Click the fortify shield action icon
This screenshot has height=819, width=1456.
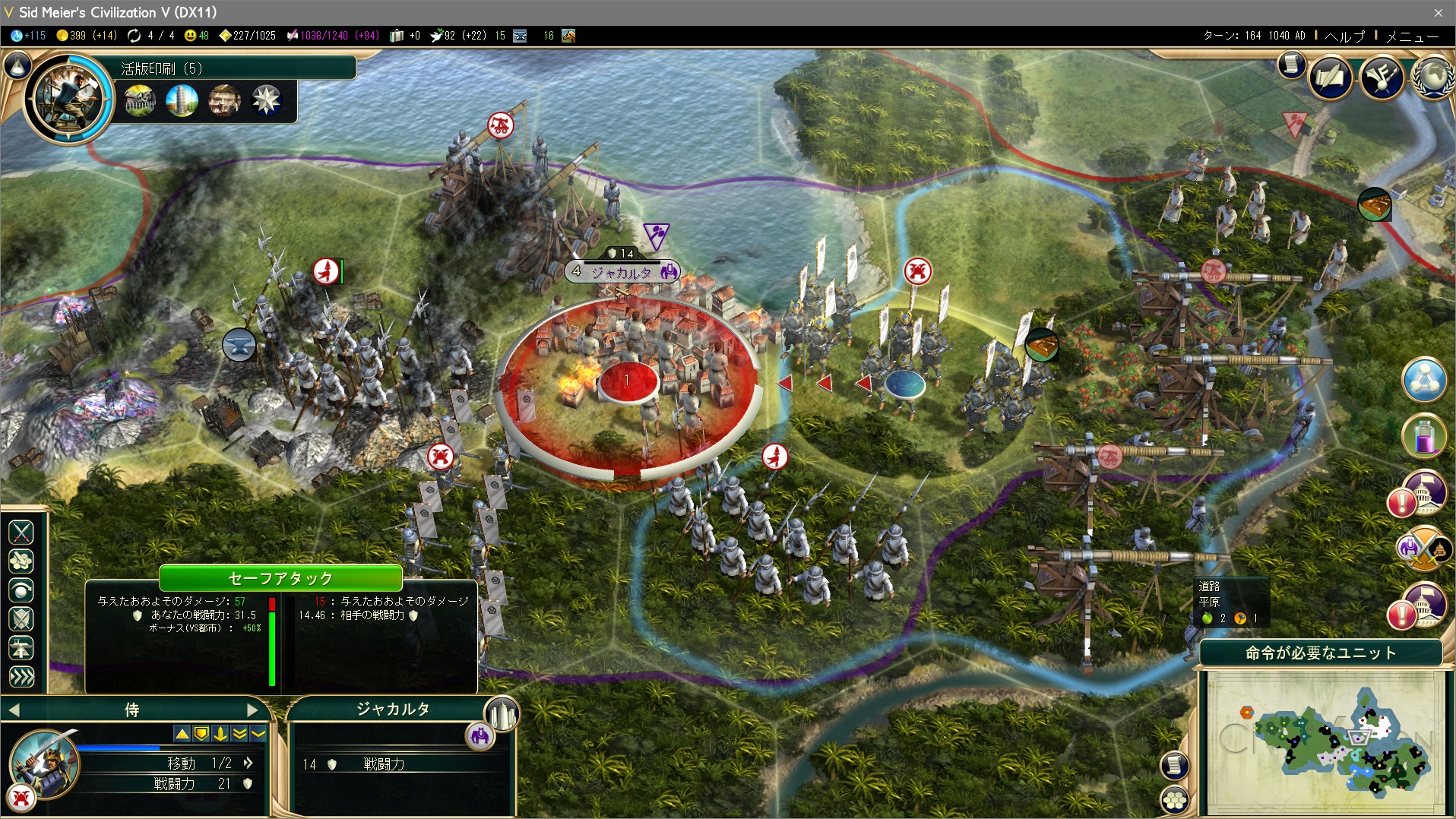(21, 619)
